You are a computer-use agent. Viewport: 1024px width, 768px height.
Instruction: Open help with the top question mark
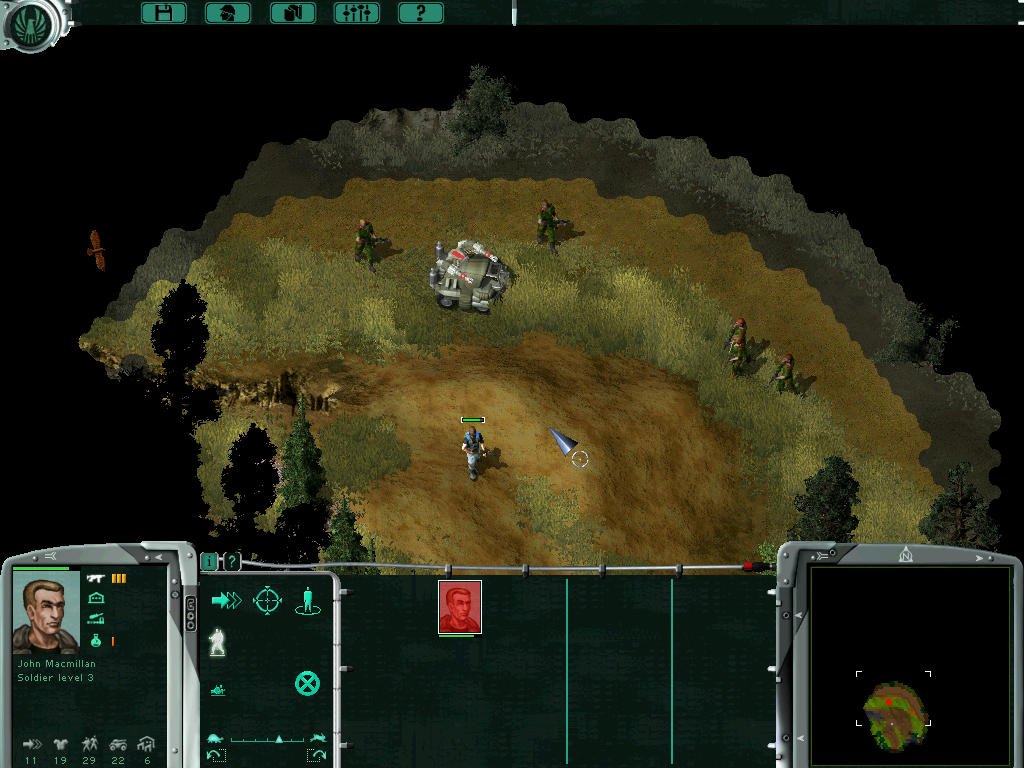click(x=421, y=13)
